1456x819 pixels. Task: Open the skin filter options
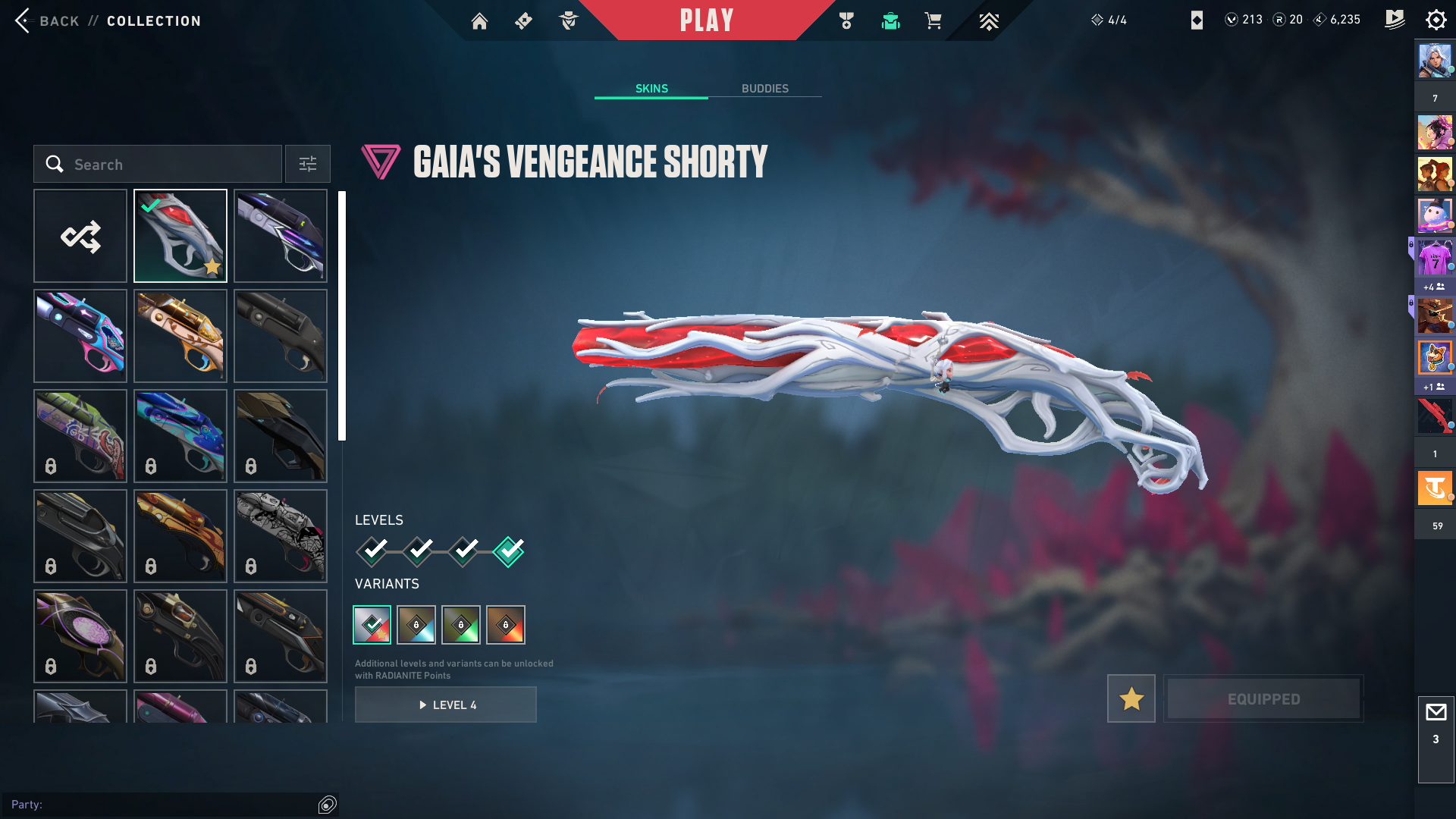click(308, 165)
